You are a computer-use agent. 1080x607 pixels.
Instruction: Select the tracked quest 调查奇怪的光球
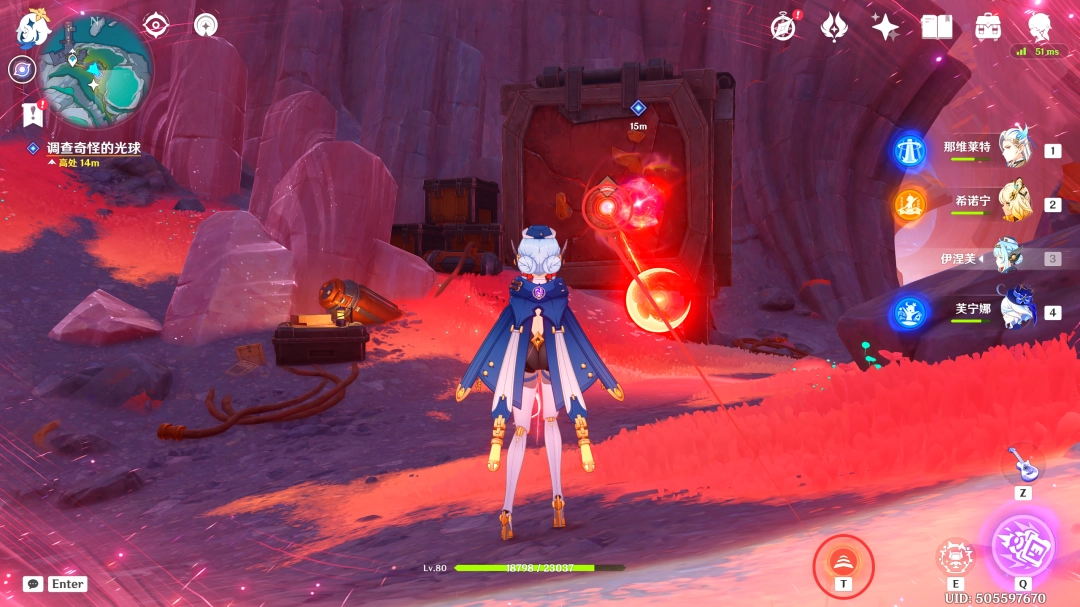[x=93, y=148]
